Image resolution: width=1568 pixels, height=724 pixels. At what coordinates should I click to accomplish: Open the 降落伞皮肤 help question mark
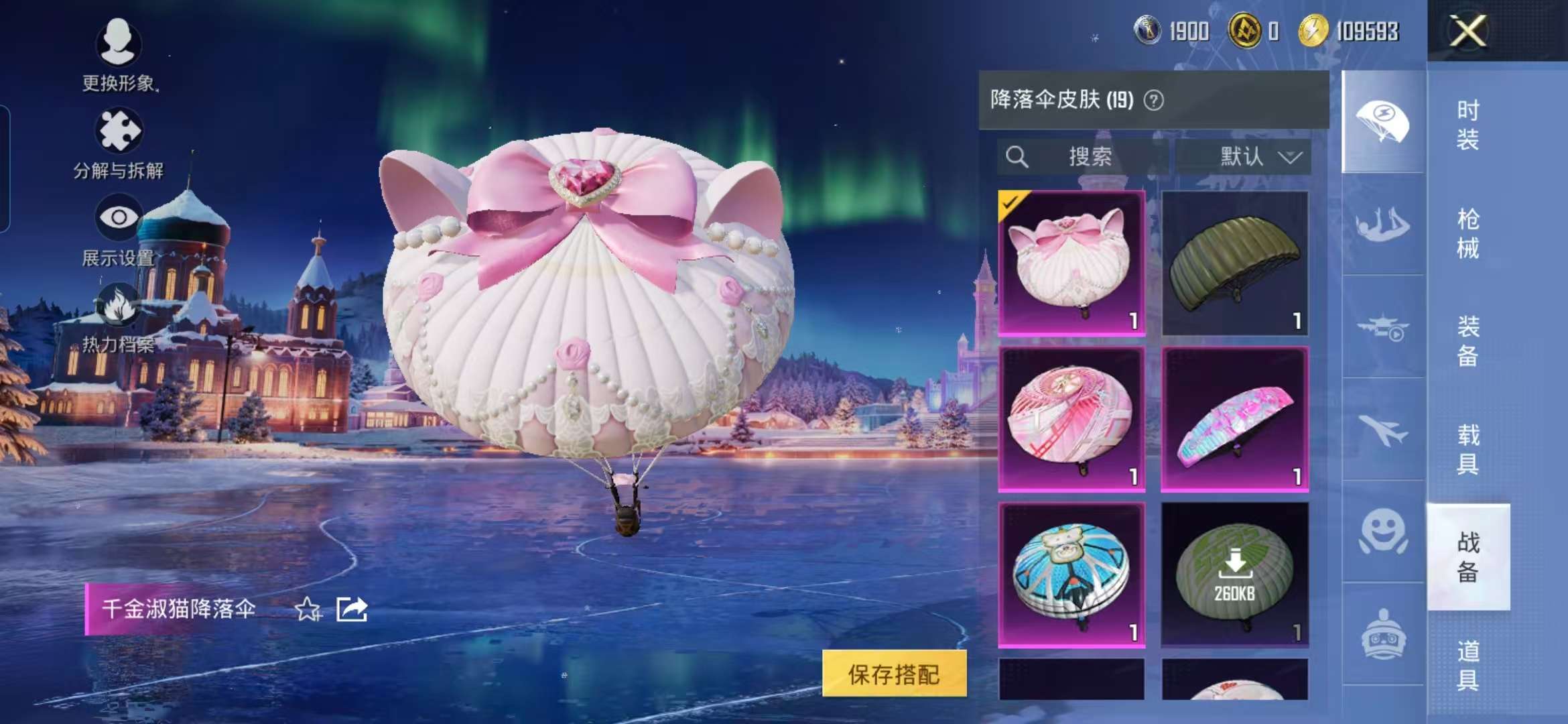tap(1153, 101)
